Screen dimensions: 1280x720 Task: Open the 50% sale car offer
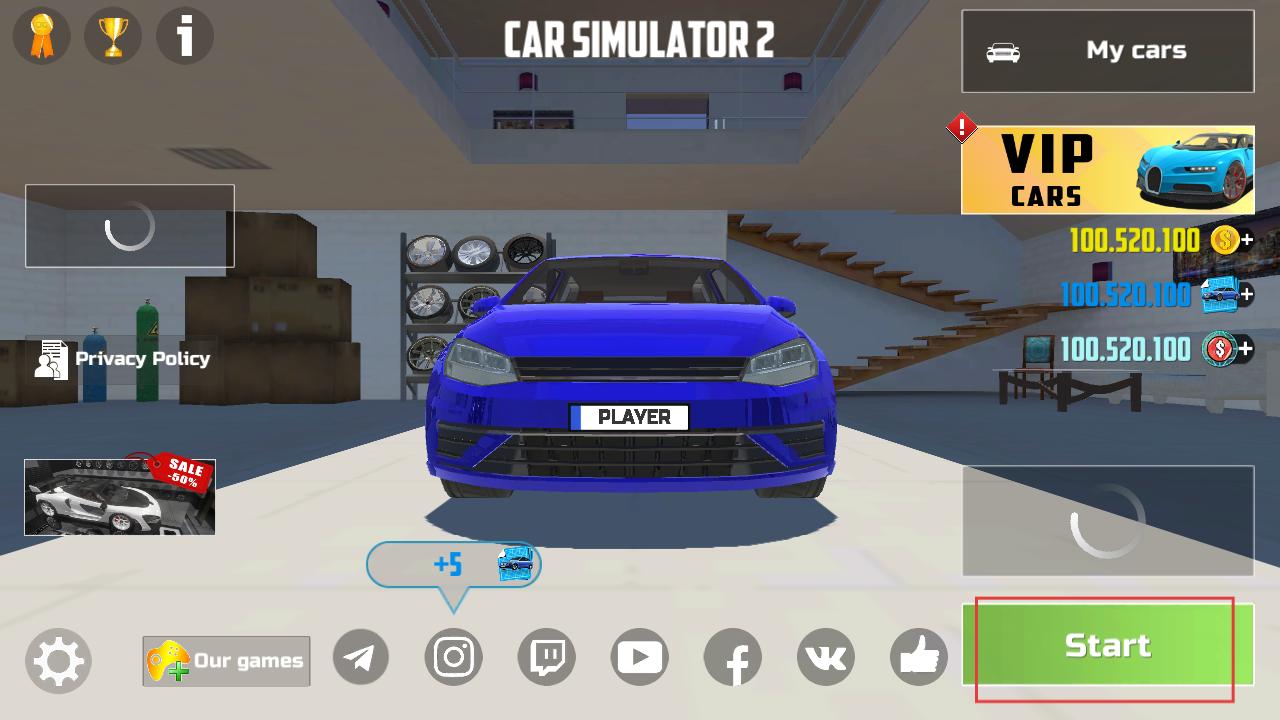(x=120, y=496)
